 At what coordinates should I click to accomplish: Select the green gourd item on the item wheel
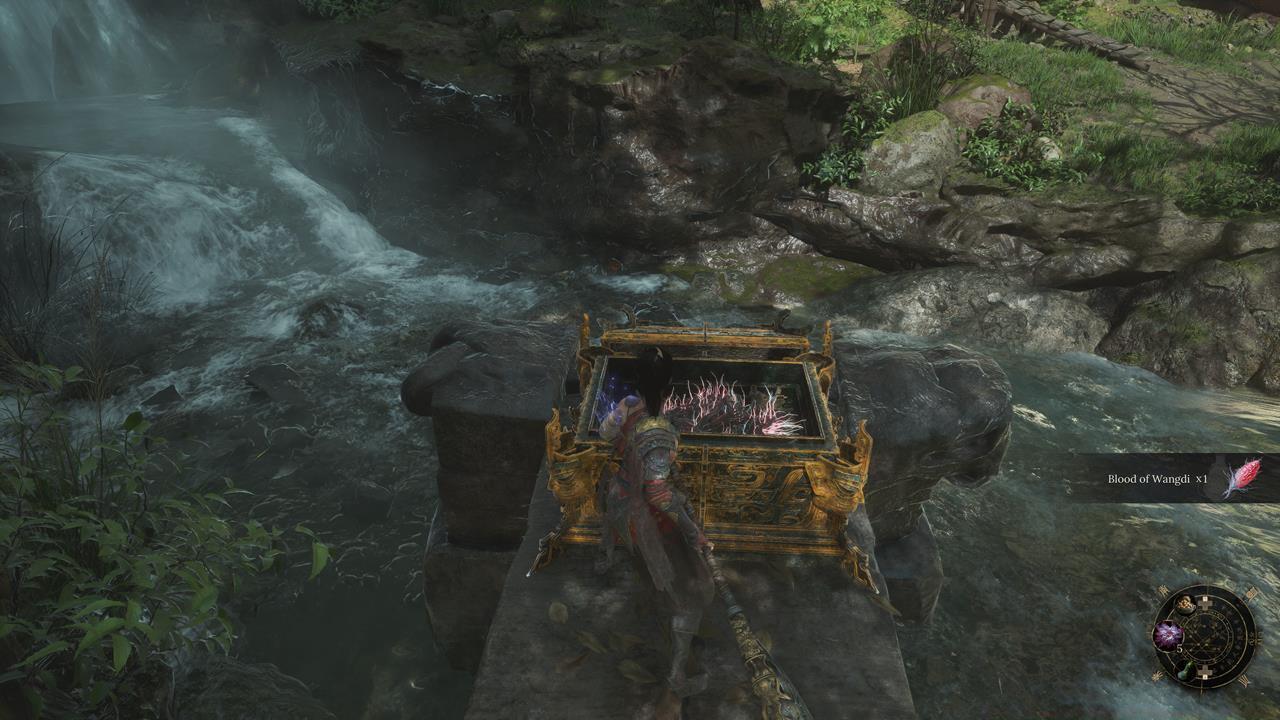1185,671
